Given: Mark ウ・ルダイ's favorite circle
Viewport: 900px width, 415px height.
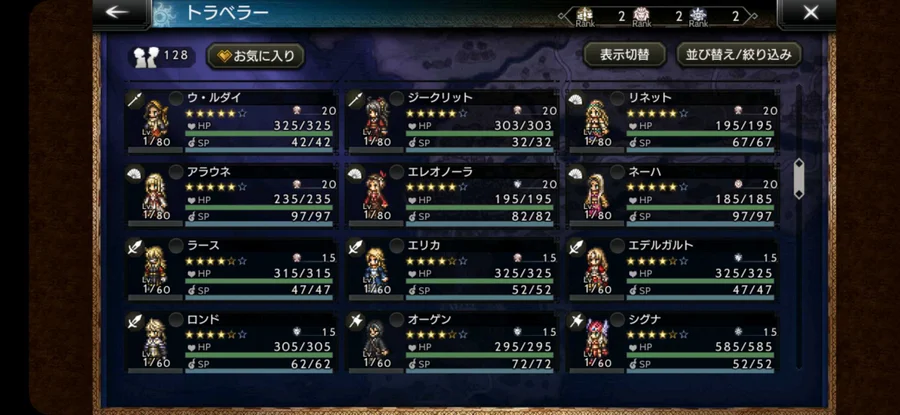Looking at the screenshot, I should 176,98.
